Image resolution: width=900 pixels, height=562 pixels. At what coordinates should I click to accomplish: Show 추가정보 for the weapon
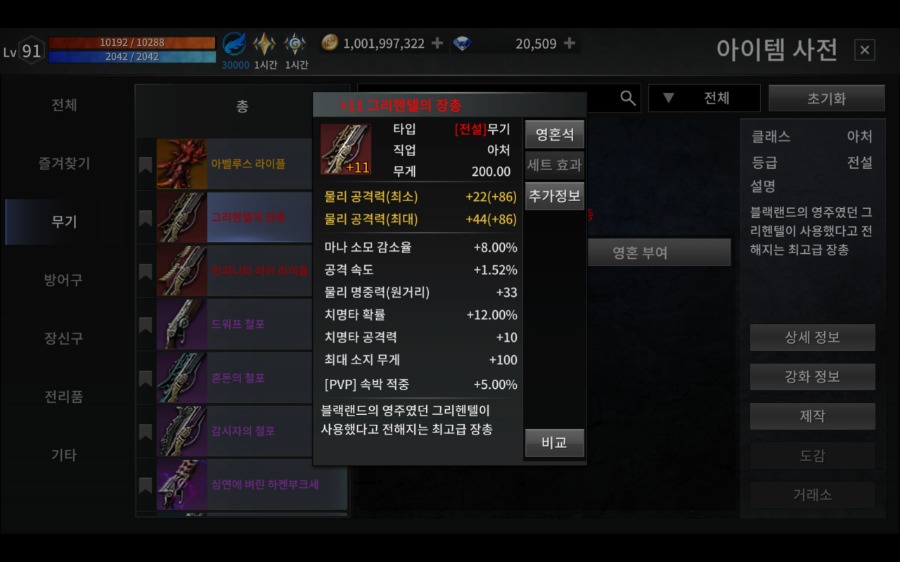tap(554, 195)
